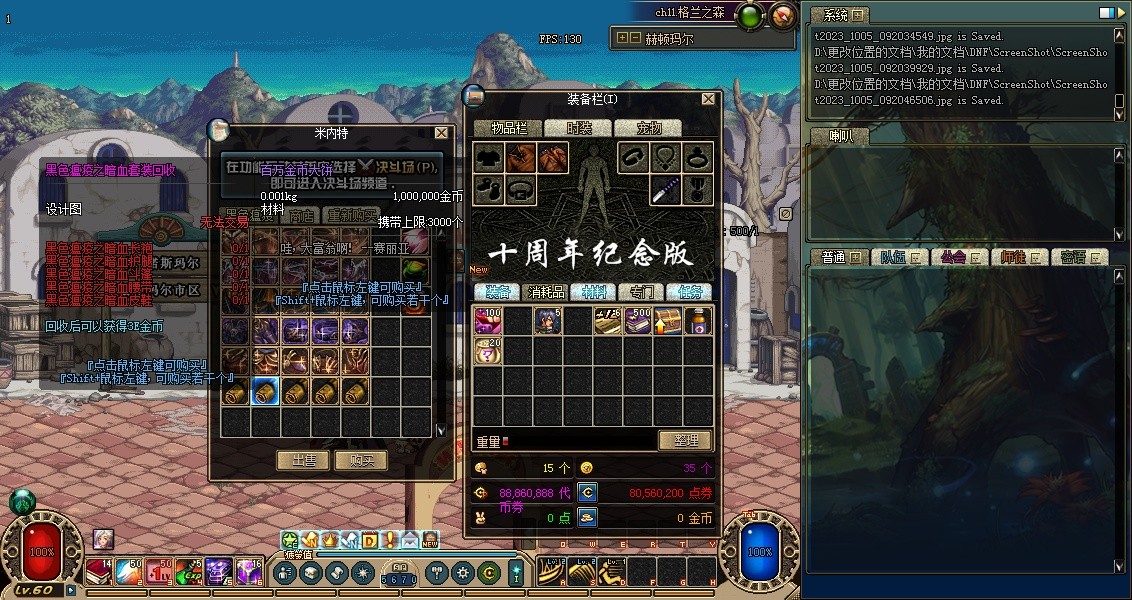Select the medicine bottle inventory item

698,321
